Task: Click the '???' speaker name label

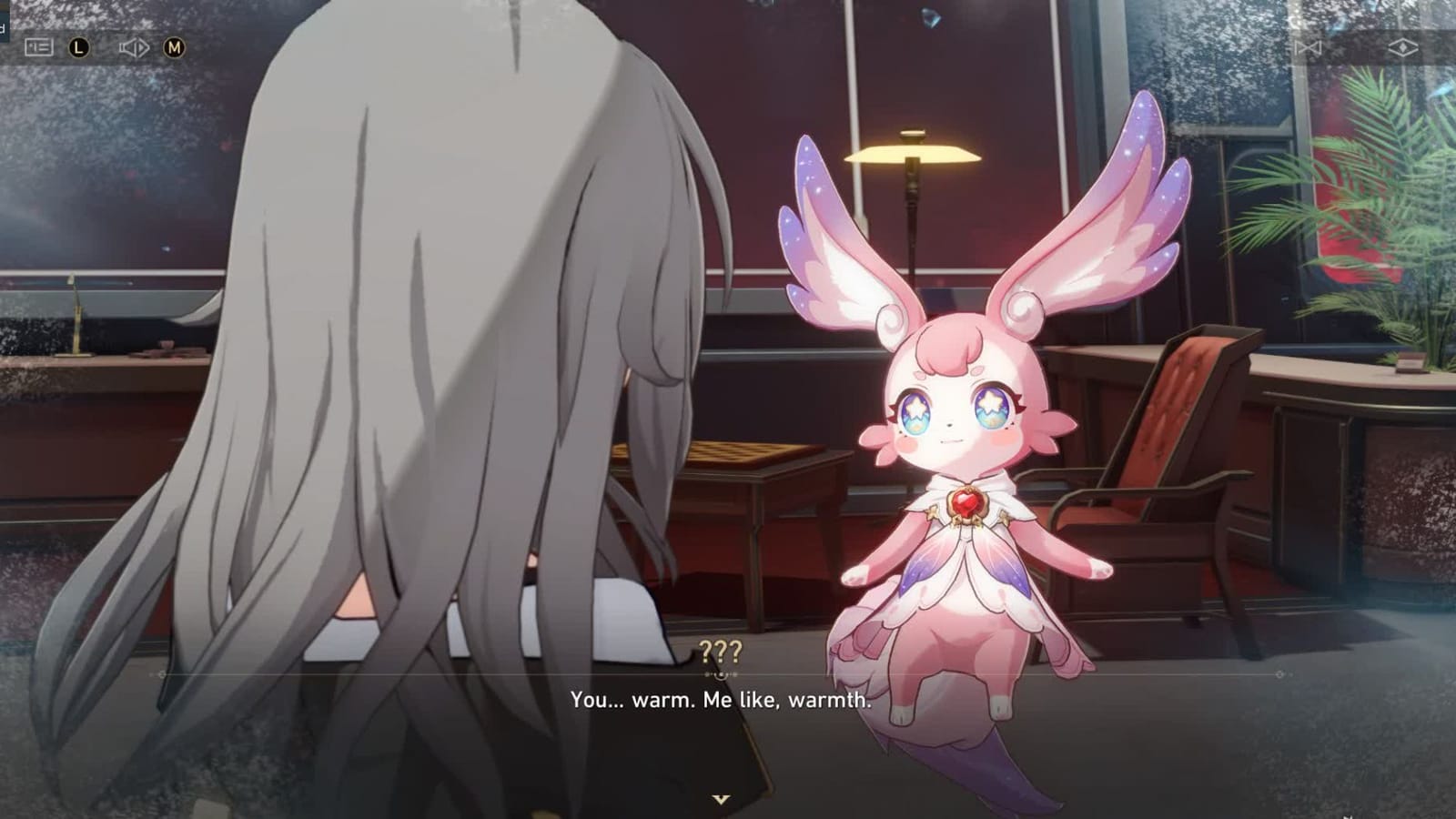Action: [x=720, y=652]
